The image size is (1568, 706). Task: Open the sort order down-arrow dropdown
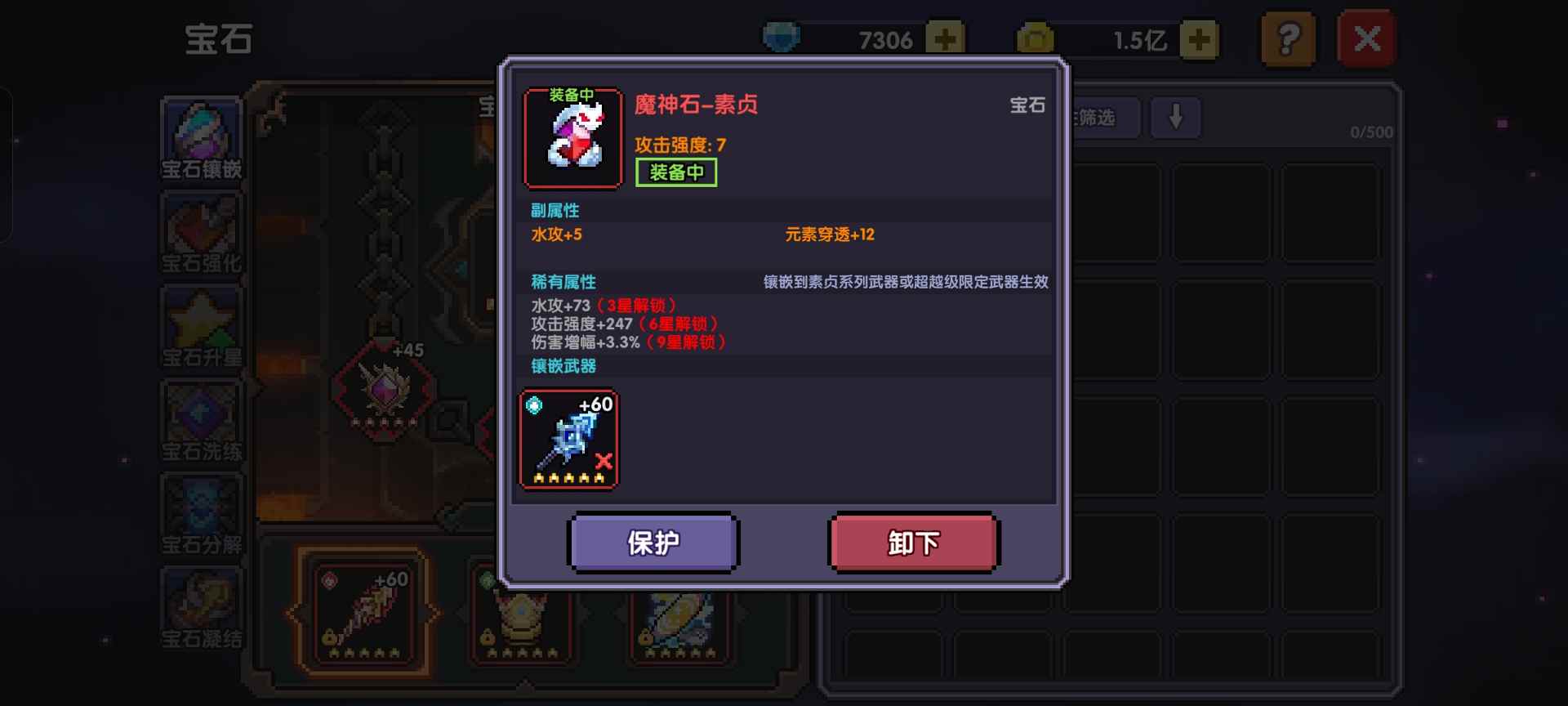click(x=1174, y=118)
